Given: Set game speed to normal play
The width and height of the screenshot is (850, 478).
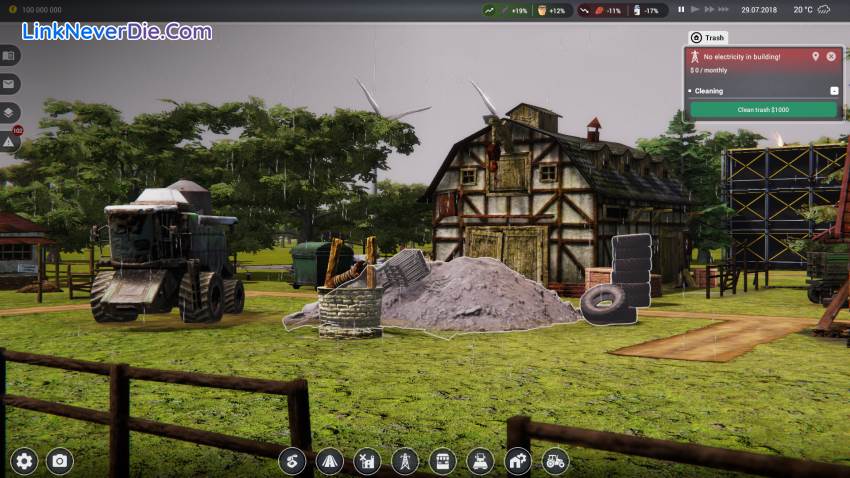Looking at the screenshot, I should 694,9.
